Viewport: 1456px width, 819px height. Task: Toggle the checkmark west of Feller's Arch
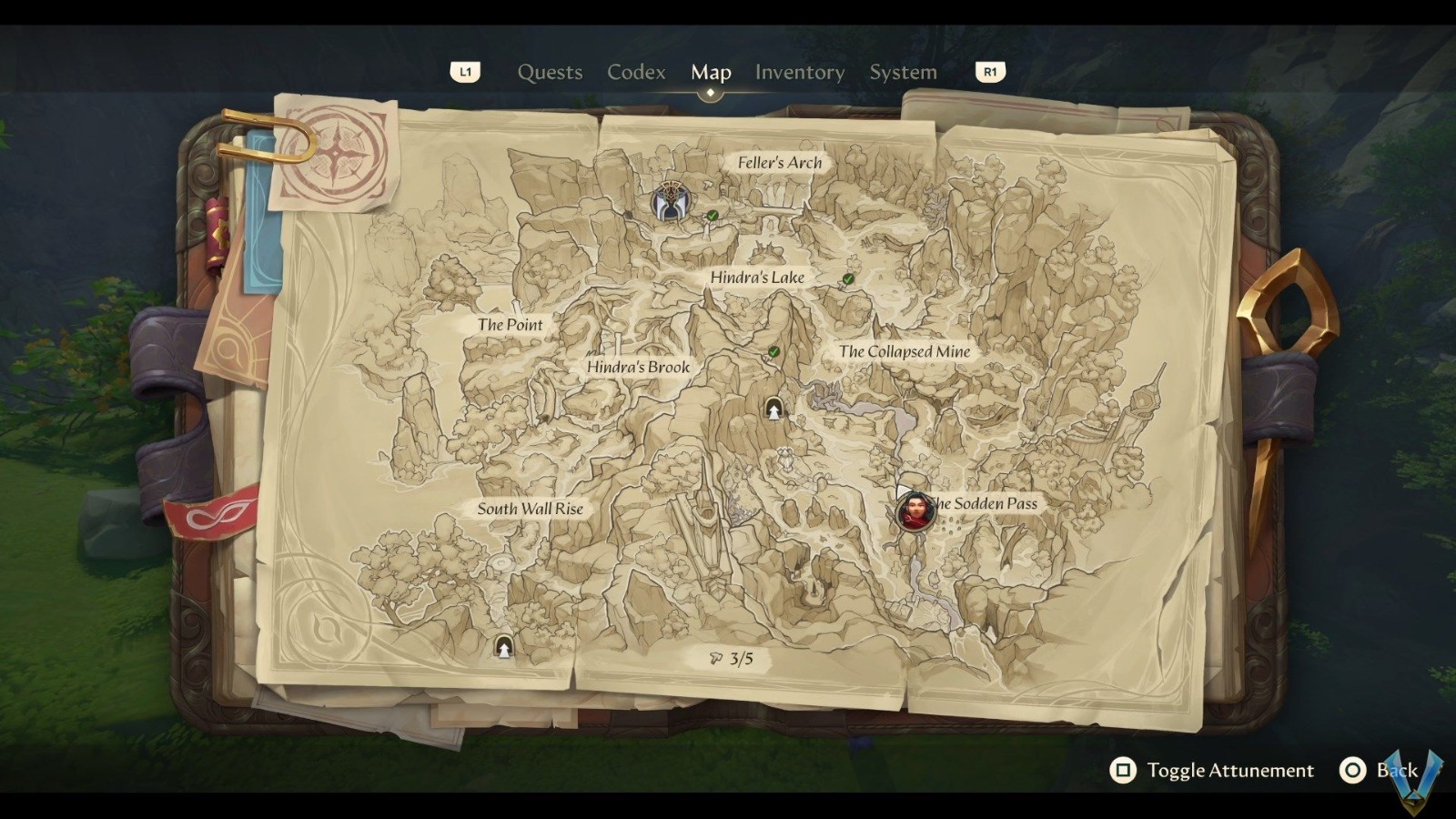coord(711,216)
